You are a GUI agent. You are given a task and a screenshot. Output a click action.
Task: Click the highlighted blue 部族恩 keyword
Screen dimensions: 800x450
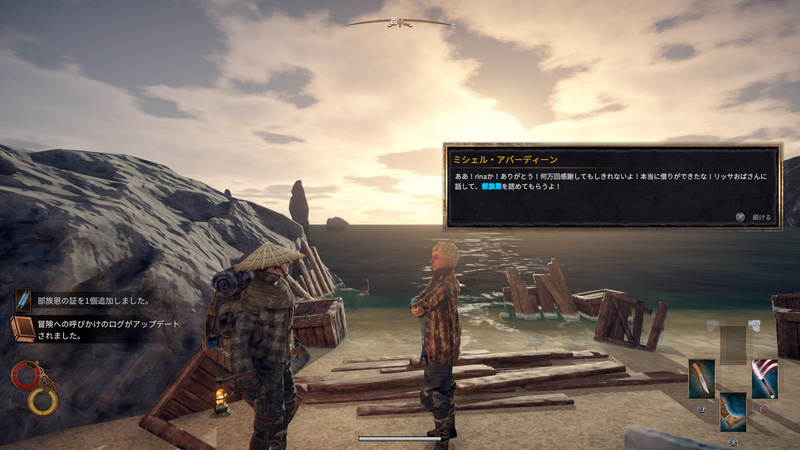point(496,187)
